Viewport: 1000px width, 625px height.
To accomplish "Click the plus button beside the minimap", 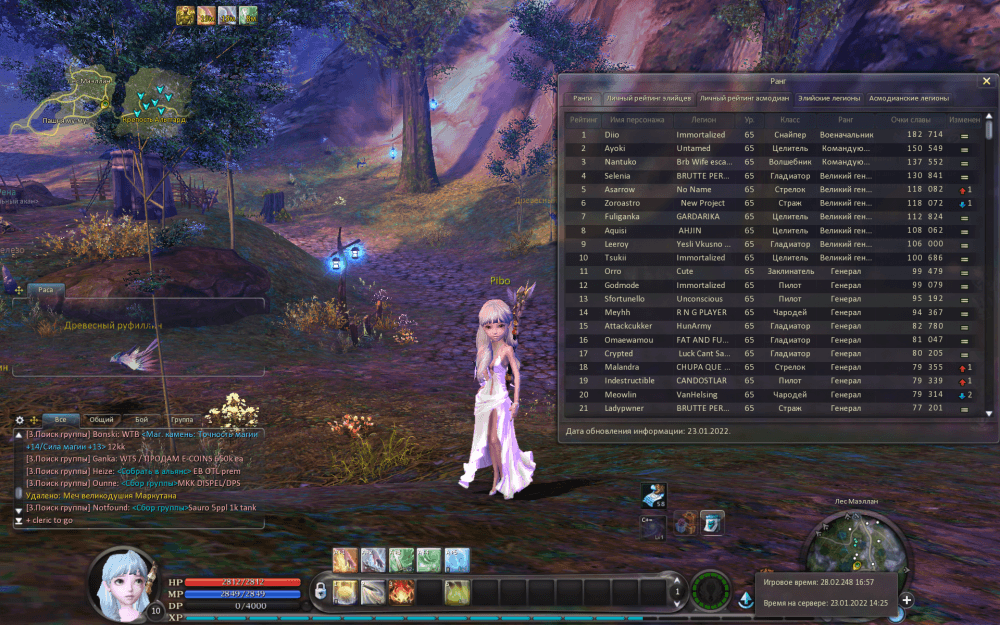I will (x=906, y=600).
